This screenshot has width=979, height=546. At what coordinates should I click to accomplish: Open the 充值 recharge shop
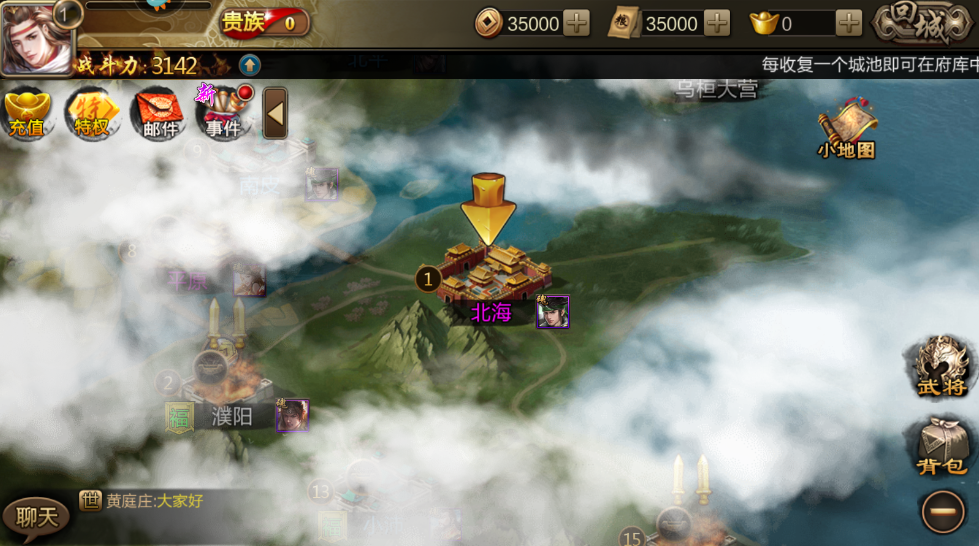(x=28, y=114)
